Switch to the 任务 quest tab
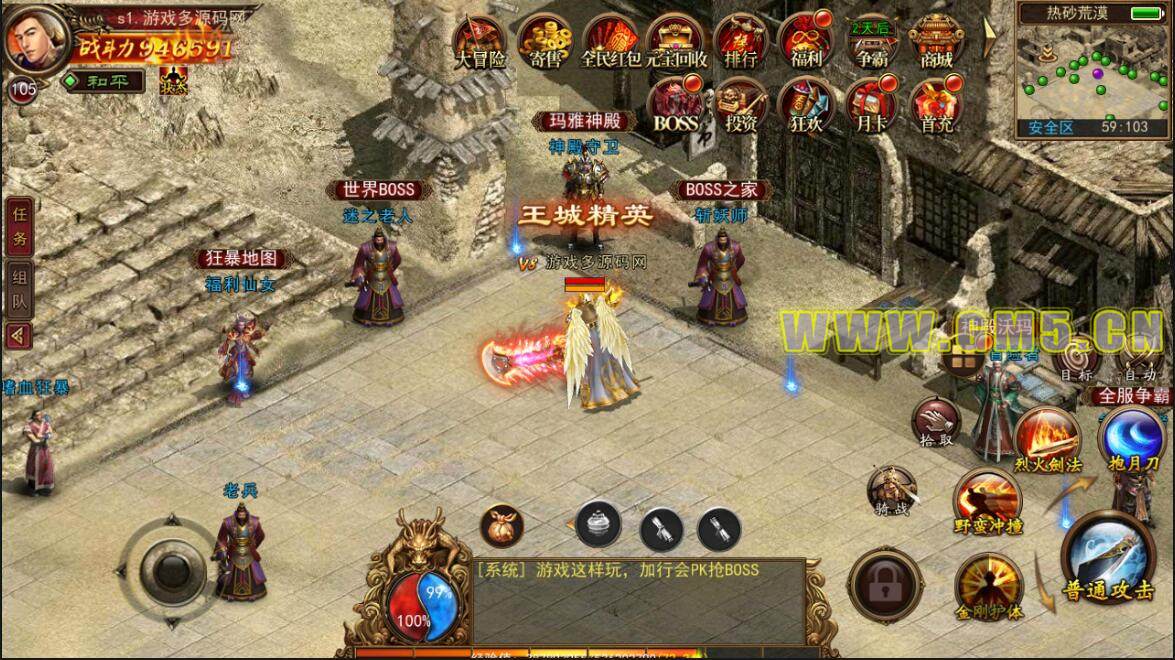The width and height of the screenshot is (1175, 660). point(19,228)
